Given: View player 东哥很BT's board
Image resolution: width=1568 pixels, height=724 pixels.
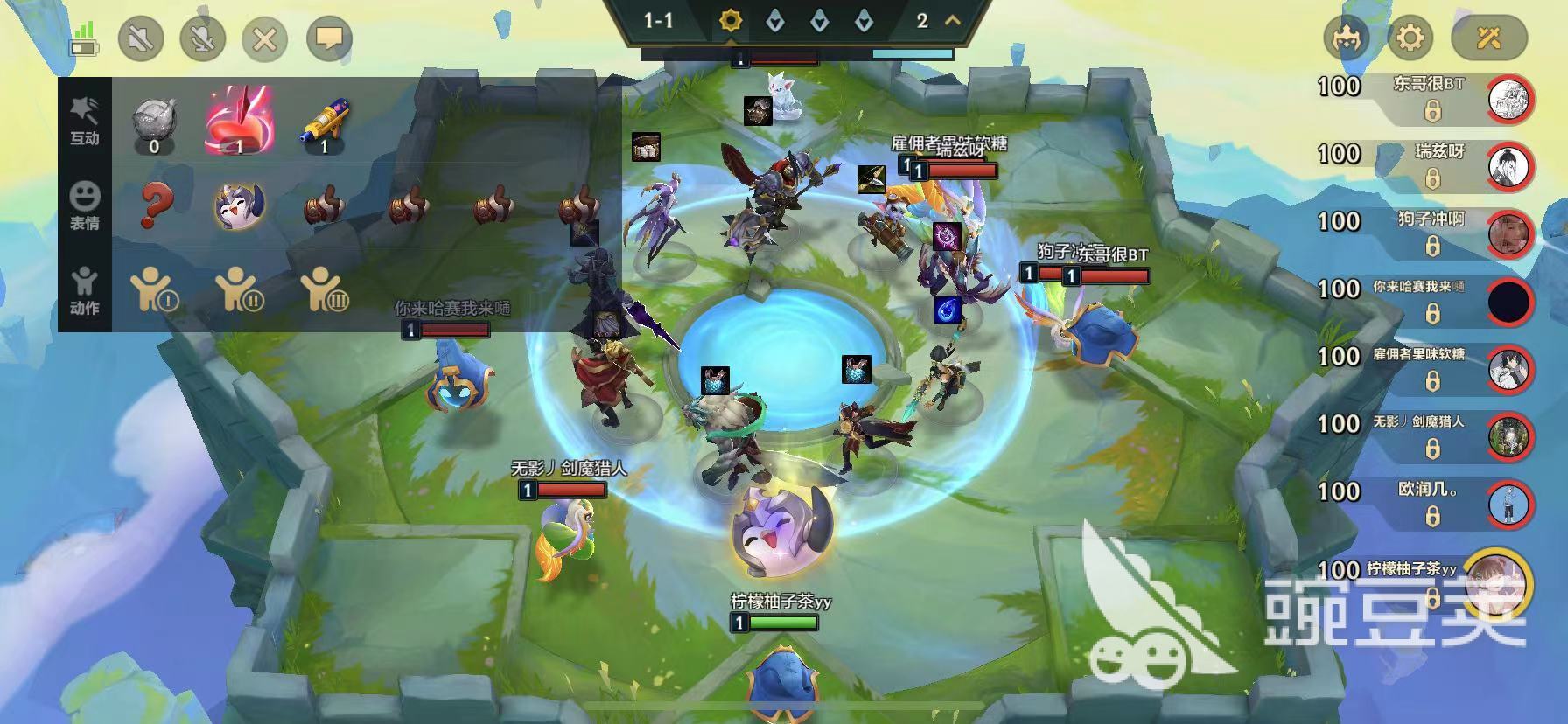Looking at the screenshot, I should 1510,99.
